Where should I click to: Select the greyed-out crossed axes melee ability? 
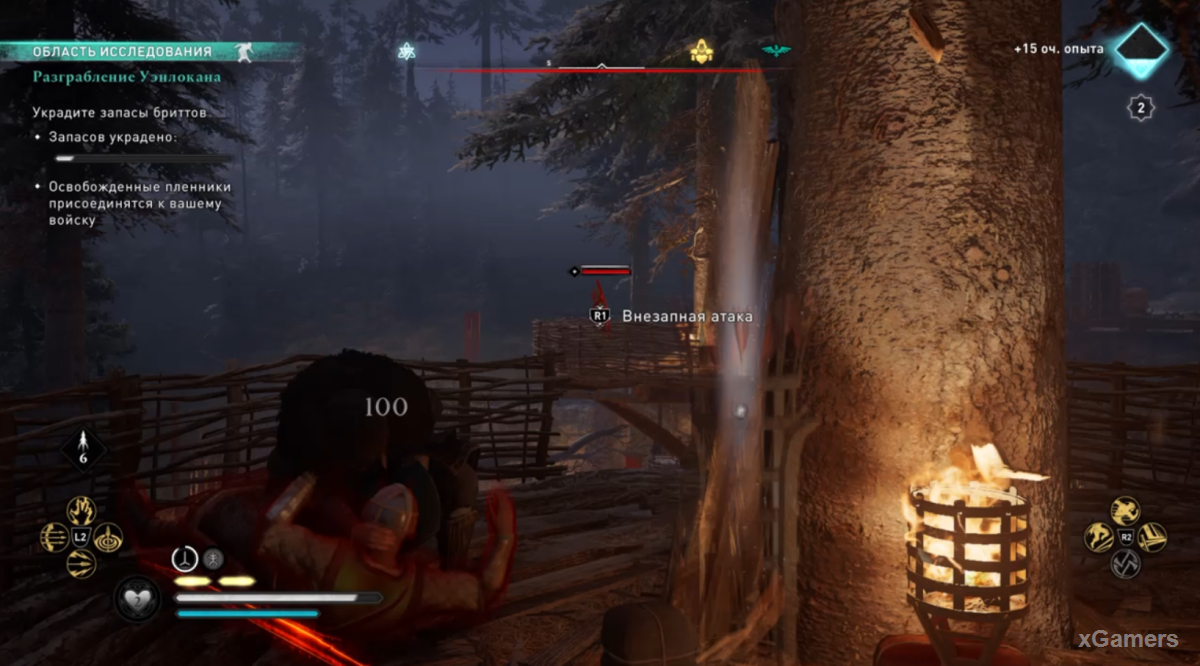click(x=1126, y=564)
